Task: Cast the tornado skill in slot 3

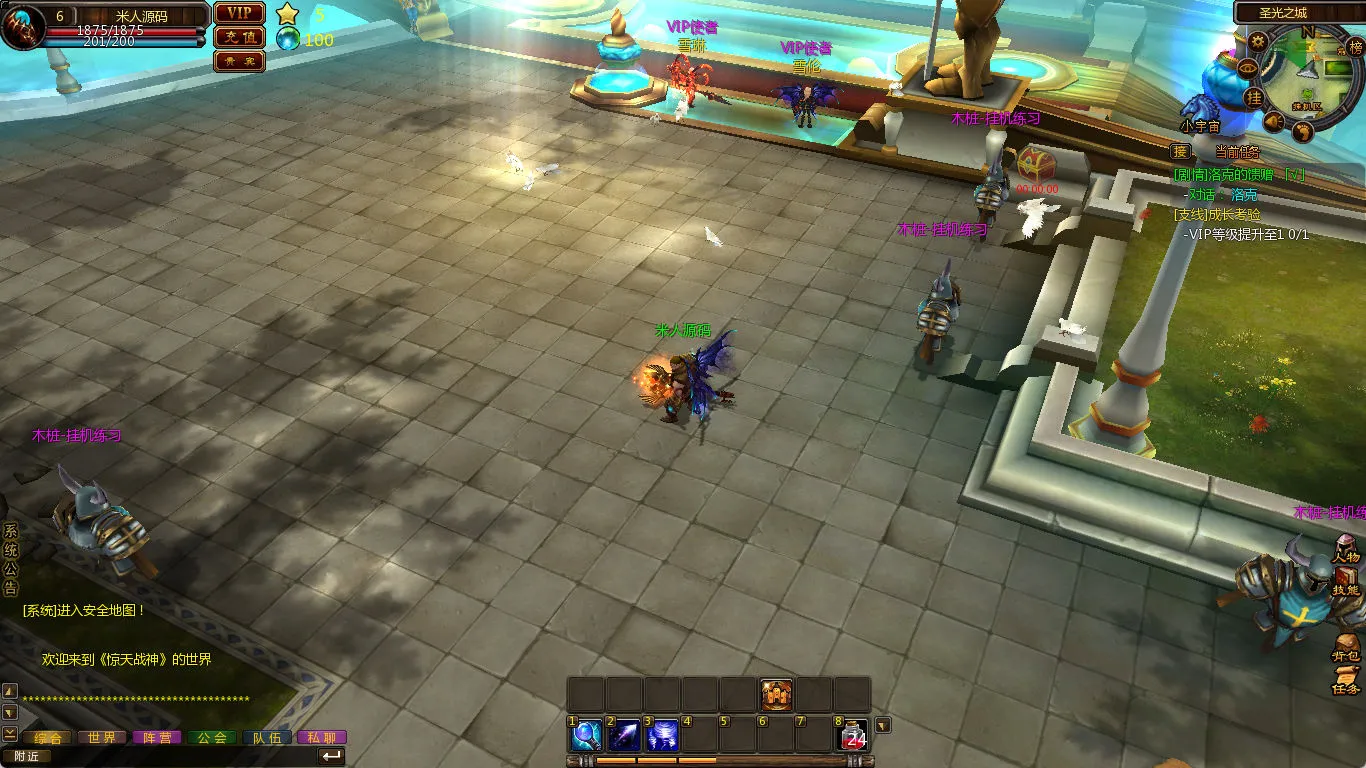Action: pyautogui.click(x=662, y=736)
